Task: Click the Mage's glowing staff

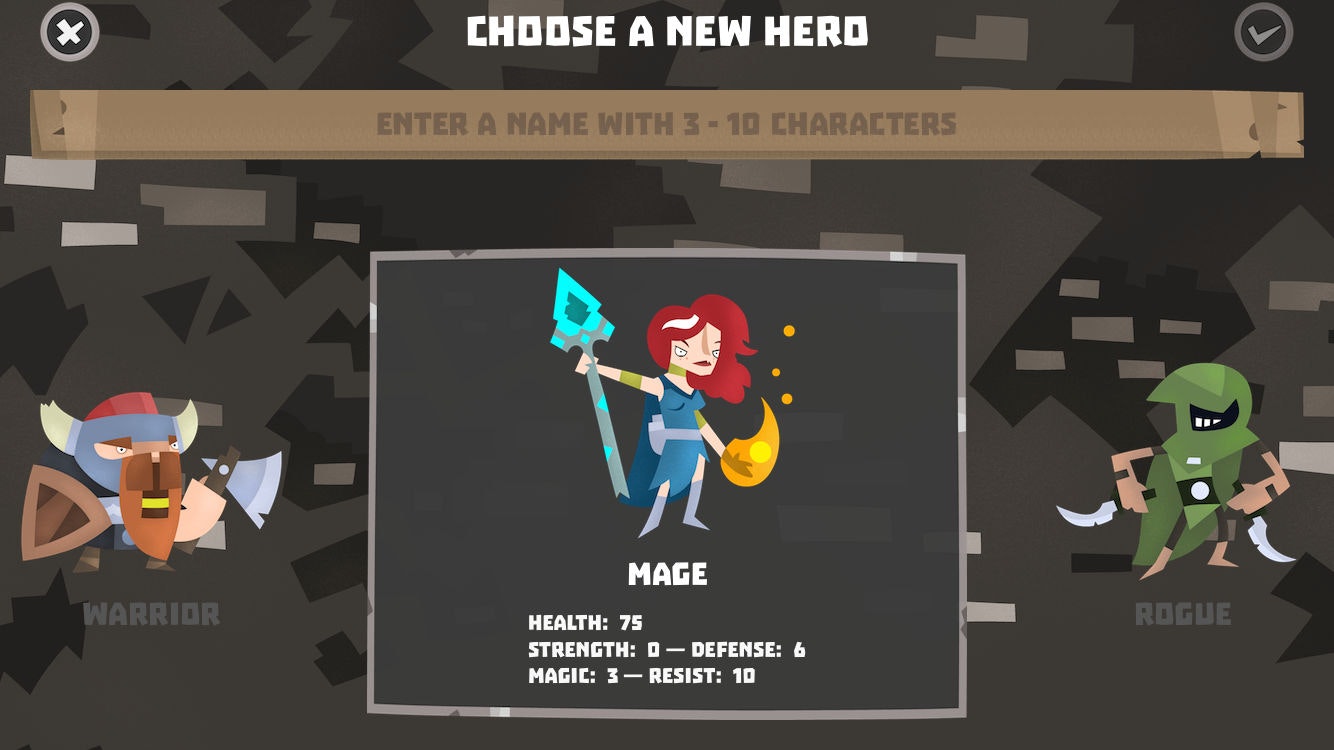Action: click(580, 320)
